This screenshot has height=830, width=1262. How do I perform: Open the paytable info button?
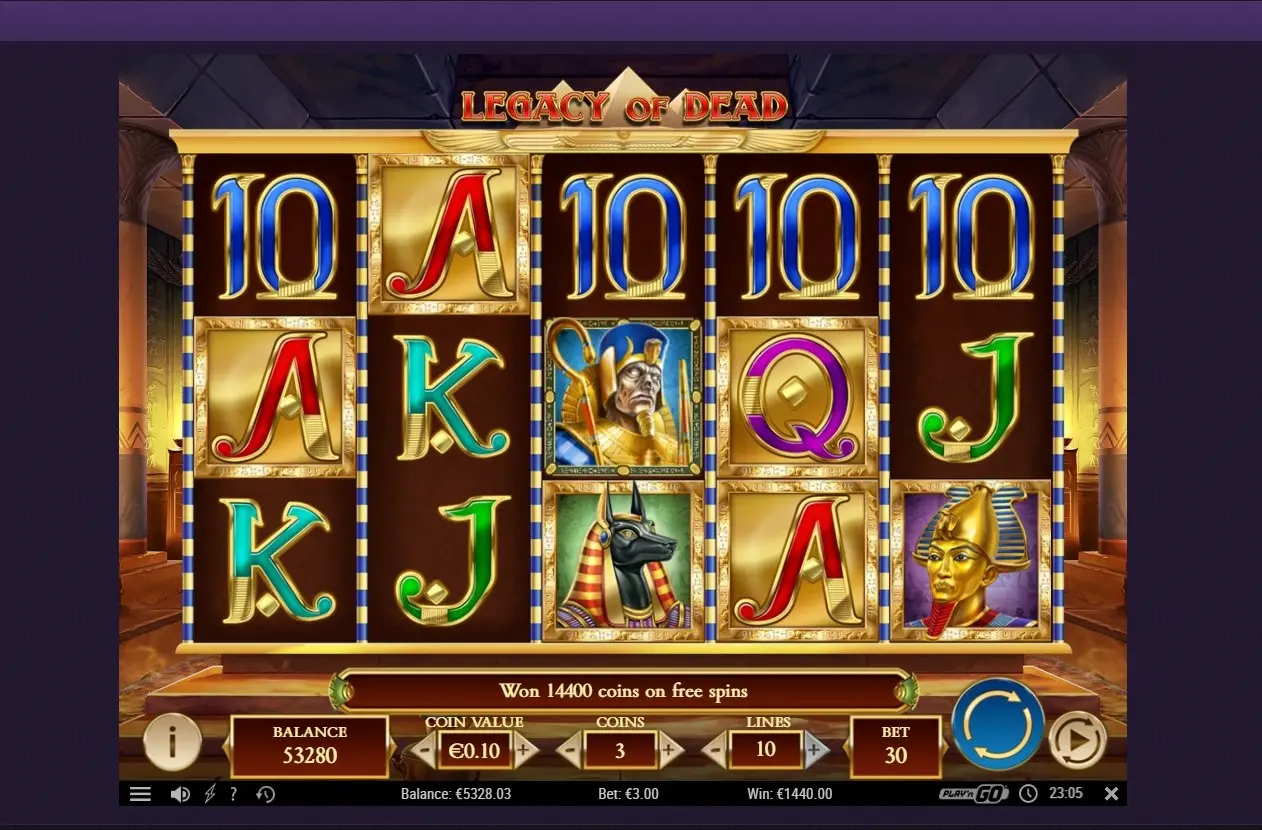pos(172,741)
